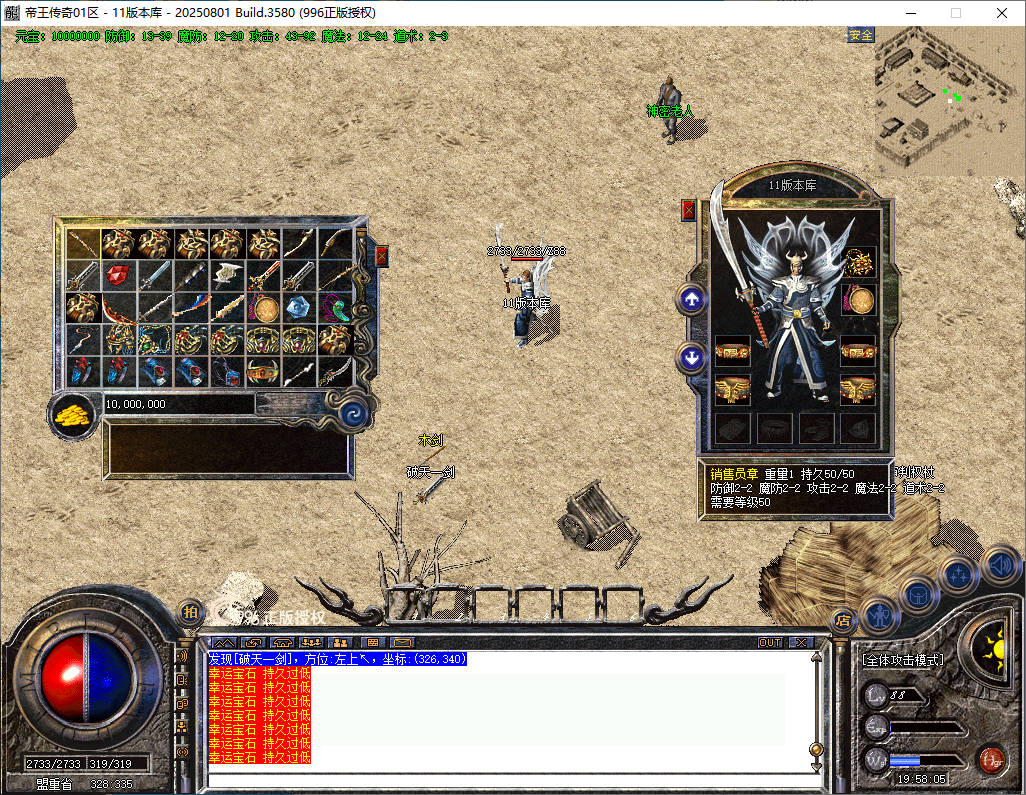Click the OUT button on chat bar
1026x795 pixels.
(770, 642)
